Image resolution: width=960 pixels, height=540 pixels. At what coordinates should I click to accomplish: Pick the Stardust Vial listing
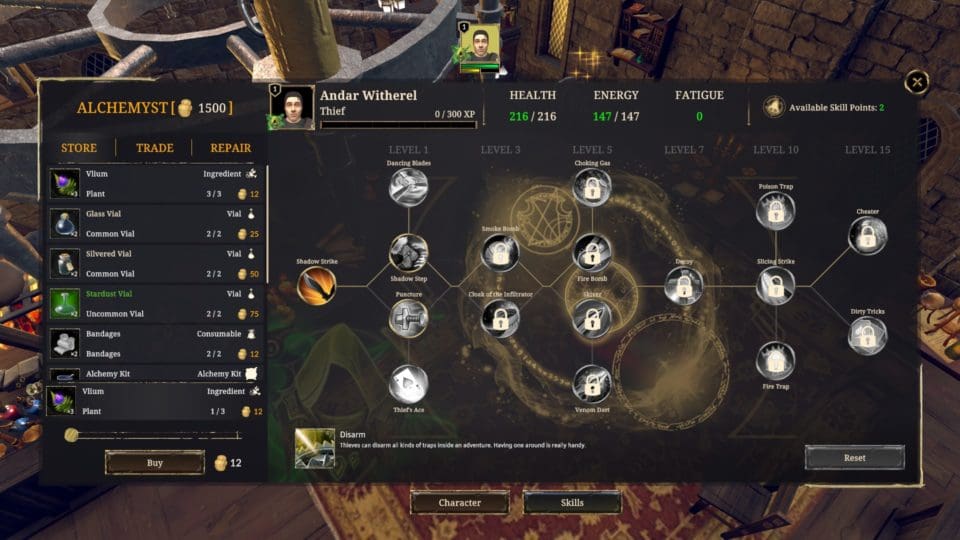155,304
